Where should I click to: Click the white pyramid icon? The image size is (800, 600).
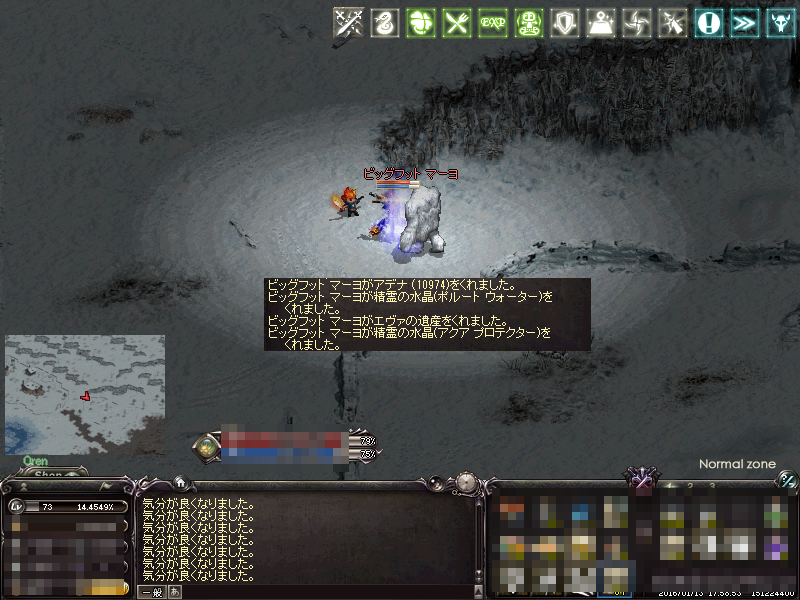(600, 22)
